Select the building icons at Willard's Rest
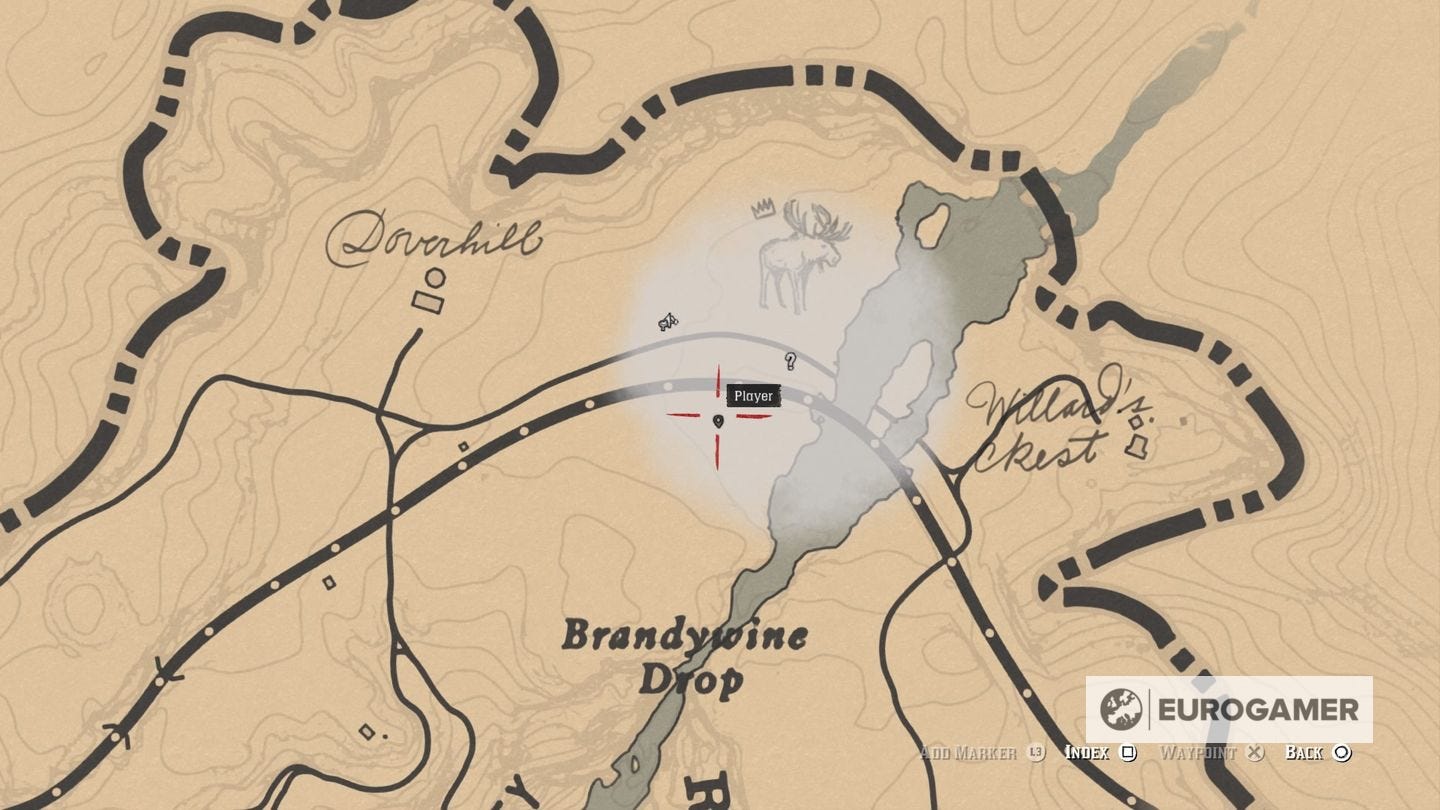1440x810 pixels. [1135, 435]
